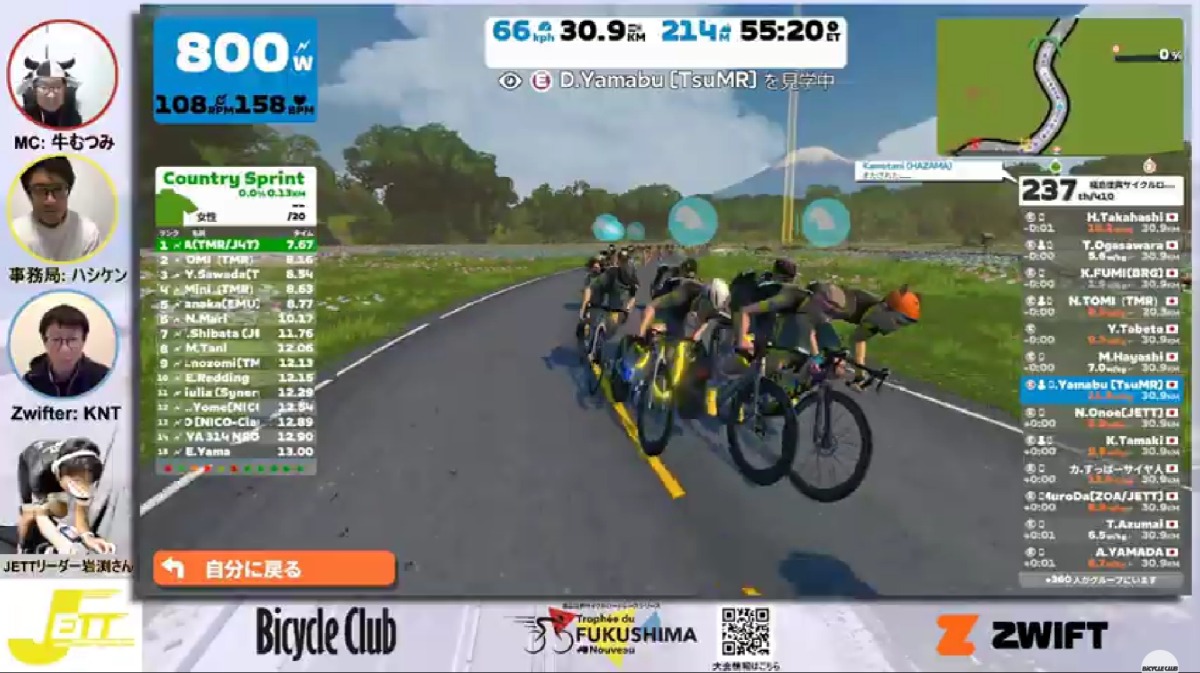
Task: Select Y.Tabeta in the riders list
Action: 1101,334
